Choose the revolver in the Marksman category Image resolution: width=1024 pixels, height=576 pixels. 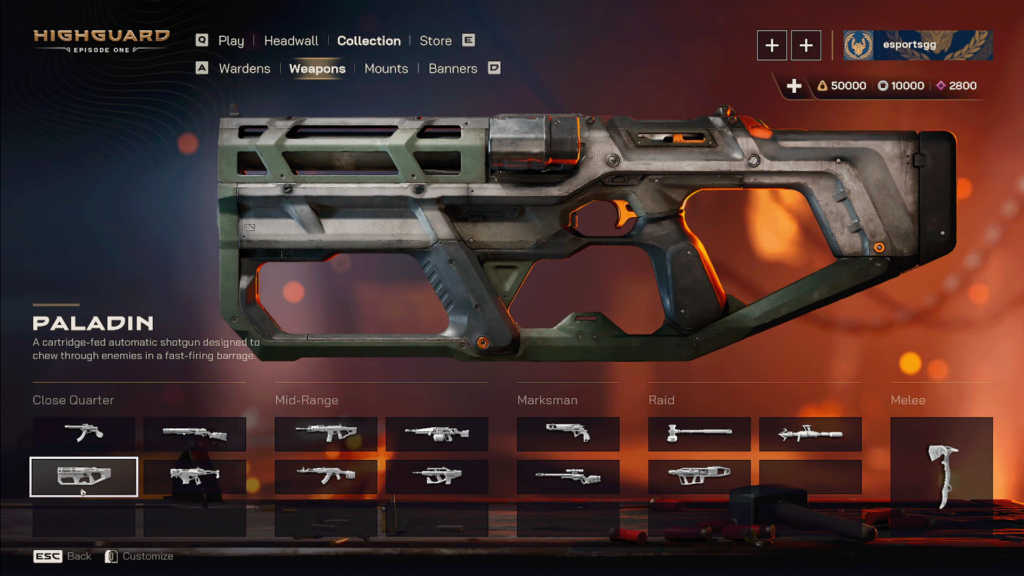tap(568, 433)
